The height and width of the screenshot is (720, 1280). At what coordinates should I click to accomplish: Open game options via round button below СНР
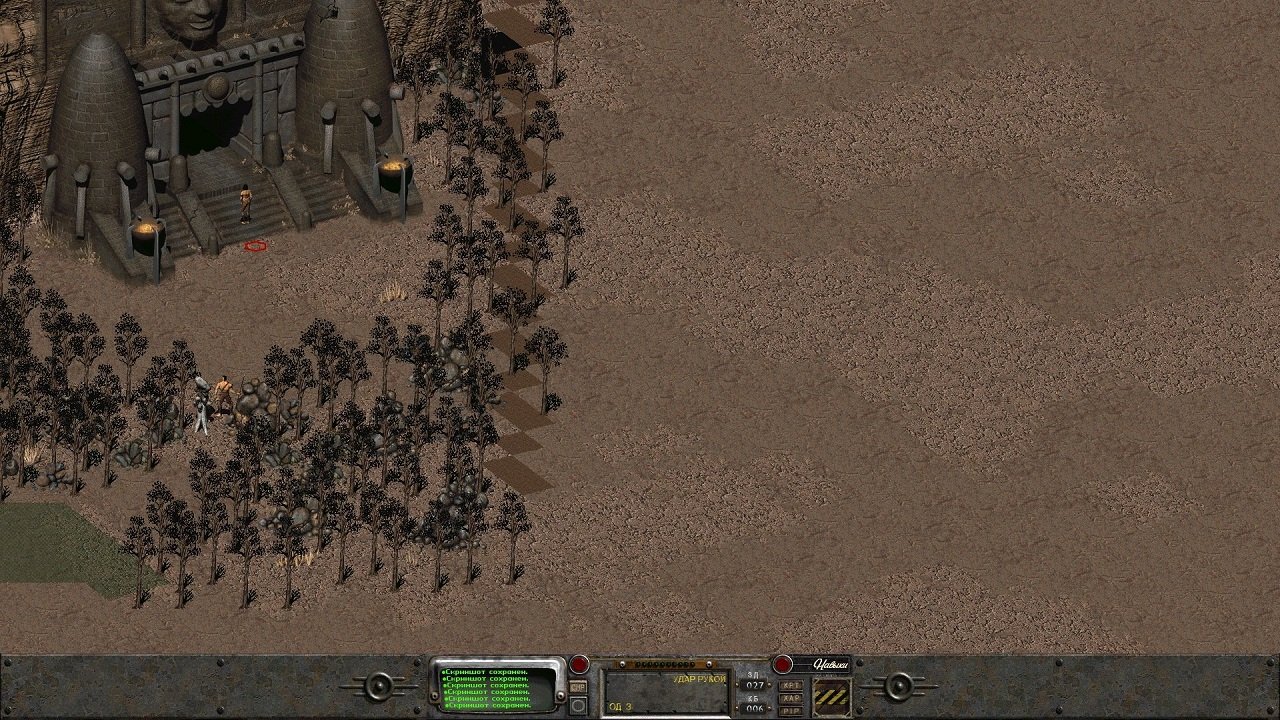click(577, 705)
